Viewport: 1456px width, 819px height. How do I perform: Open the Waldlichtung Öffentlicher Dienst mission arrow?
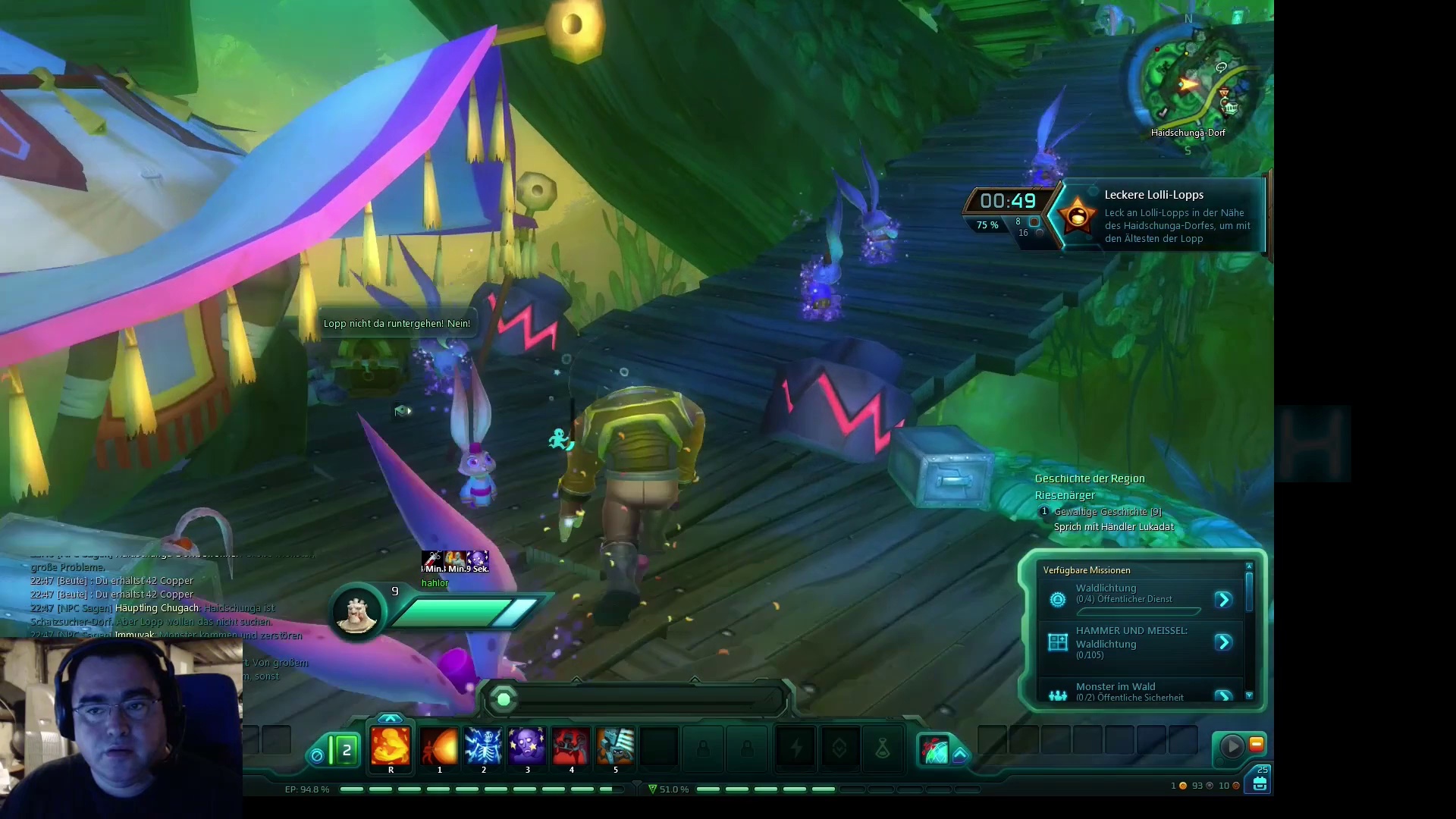[1223, 600]
